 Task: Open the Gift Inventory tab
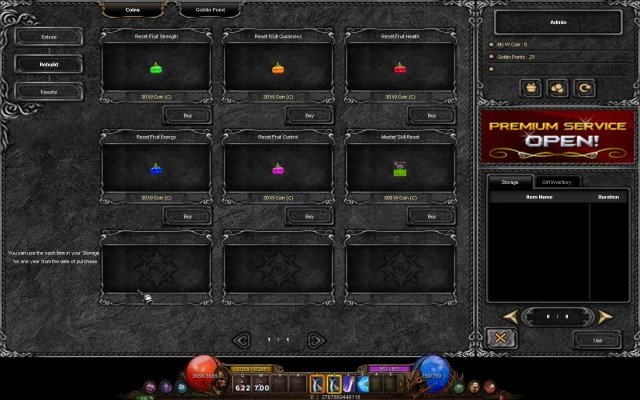(x=556, y=182)
